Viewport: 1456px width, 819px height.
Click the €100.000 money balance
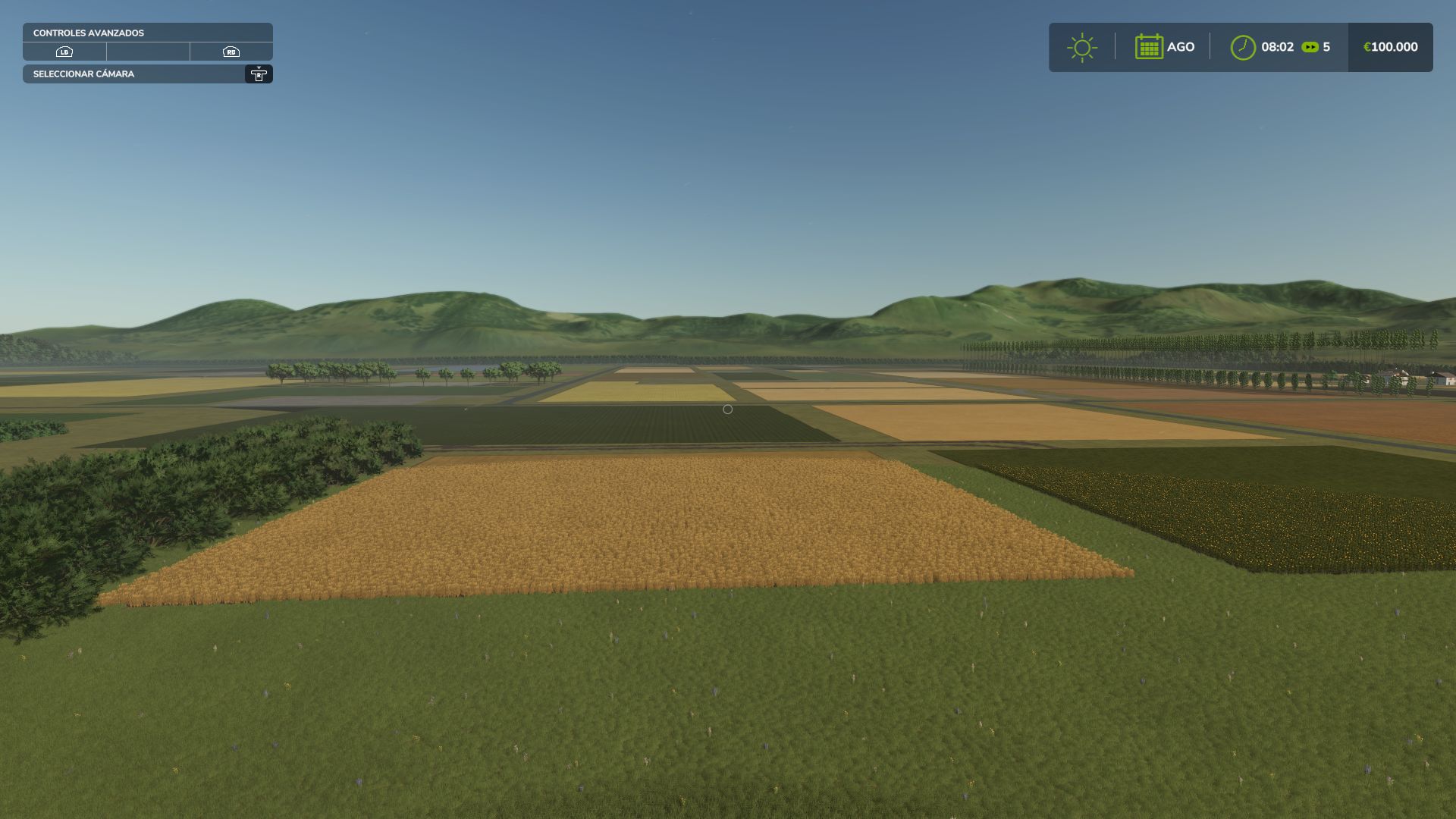[x=1389, y=46]
